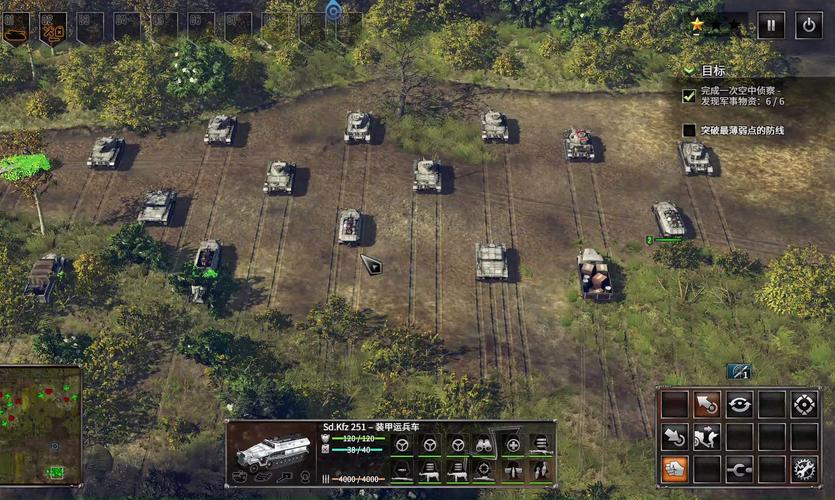Image resolution: width=835 pixels, height=500 pixels.
Task: Choose the up-left arrow move command
Action: coord(707,404)
